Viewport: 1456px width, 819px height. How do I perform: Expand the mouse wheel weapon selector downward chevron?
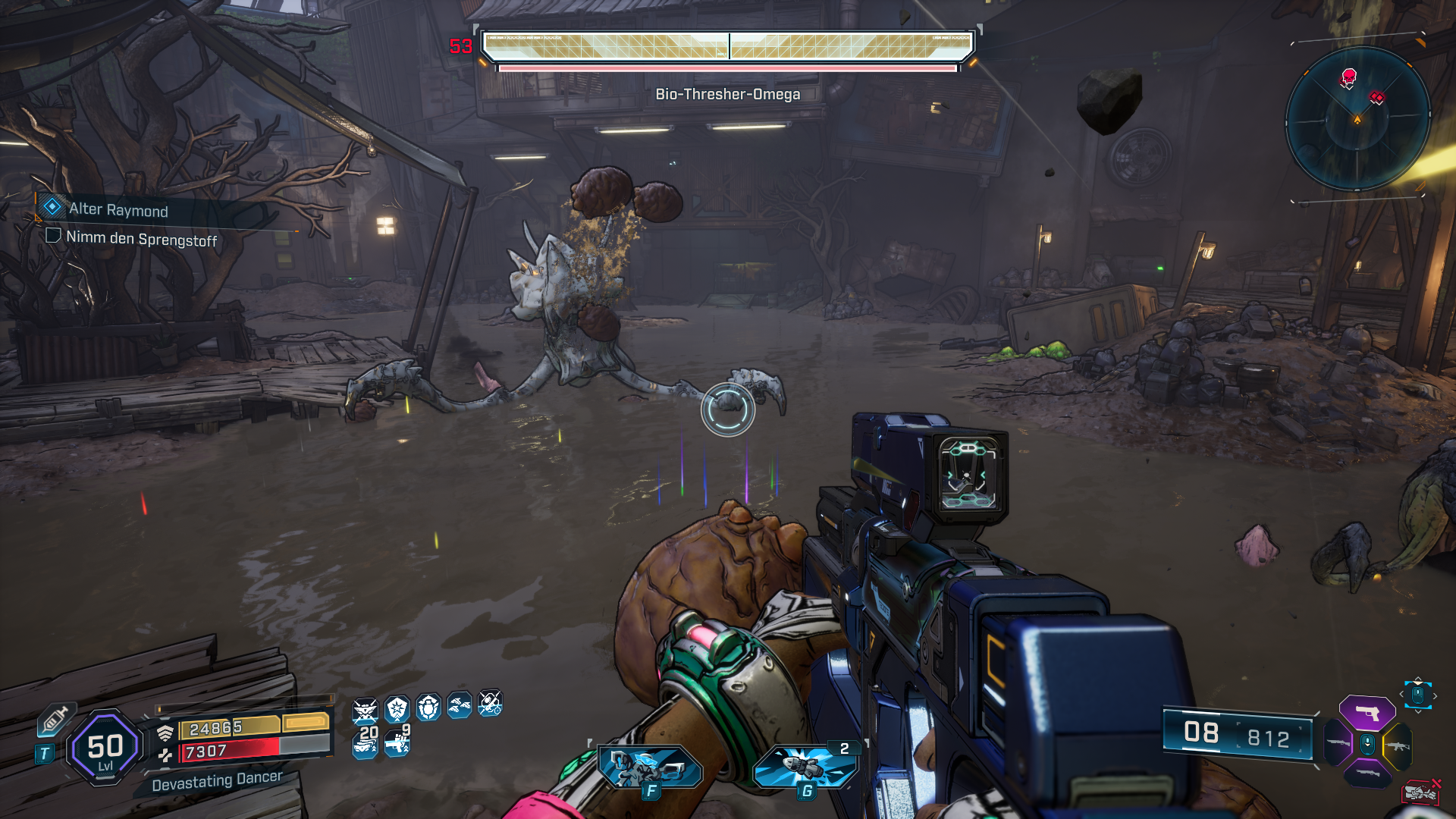(x=1418, y=711)
